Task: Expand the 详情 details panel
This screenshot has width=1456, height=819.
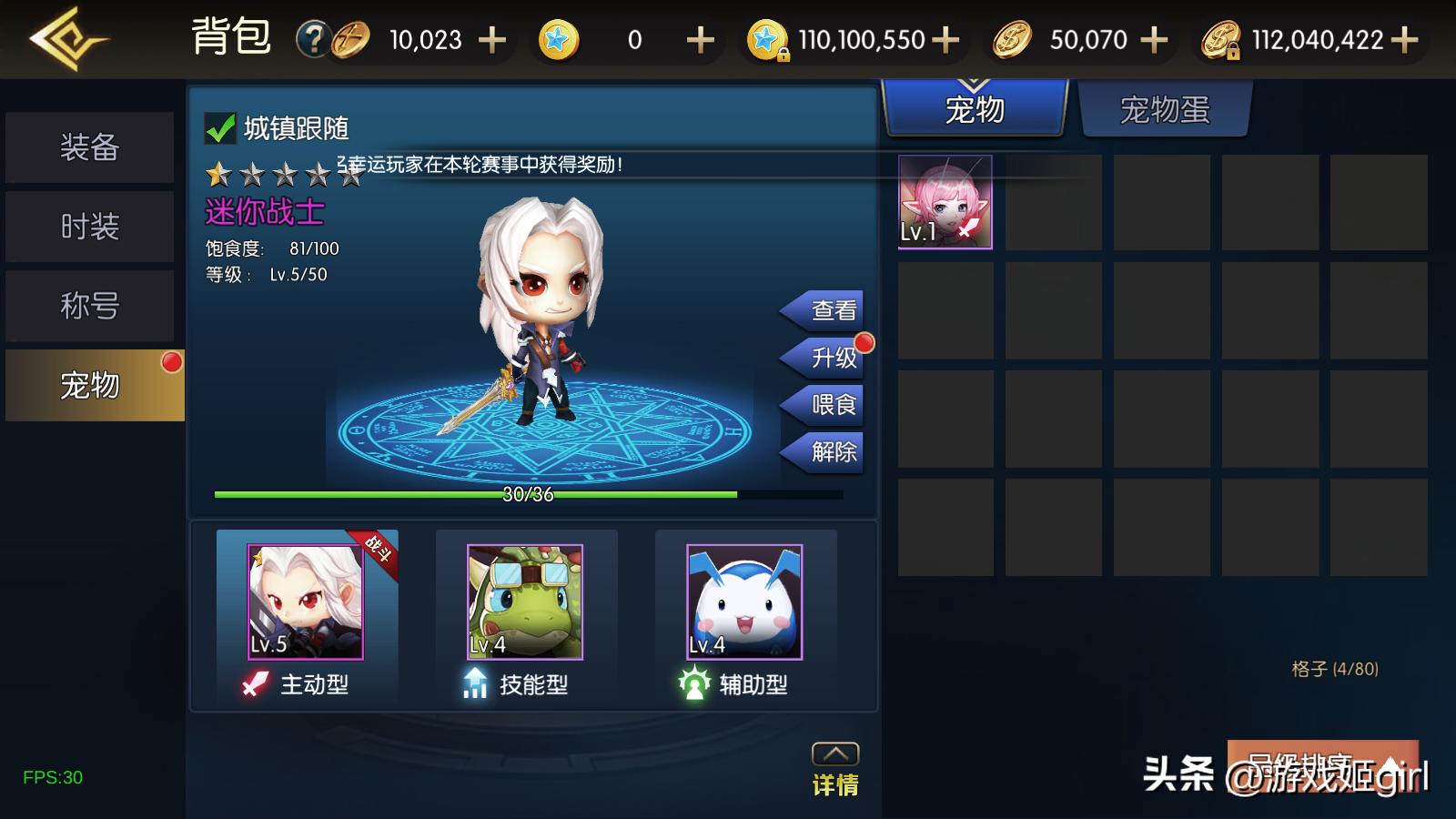Action: (x=835, y=770)
